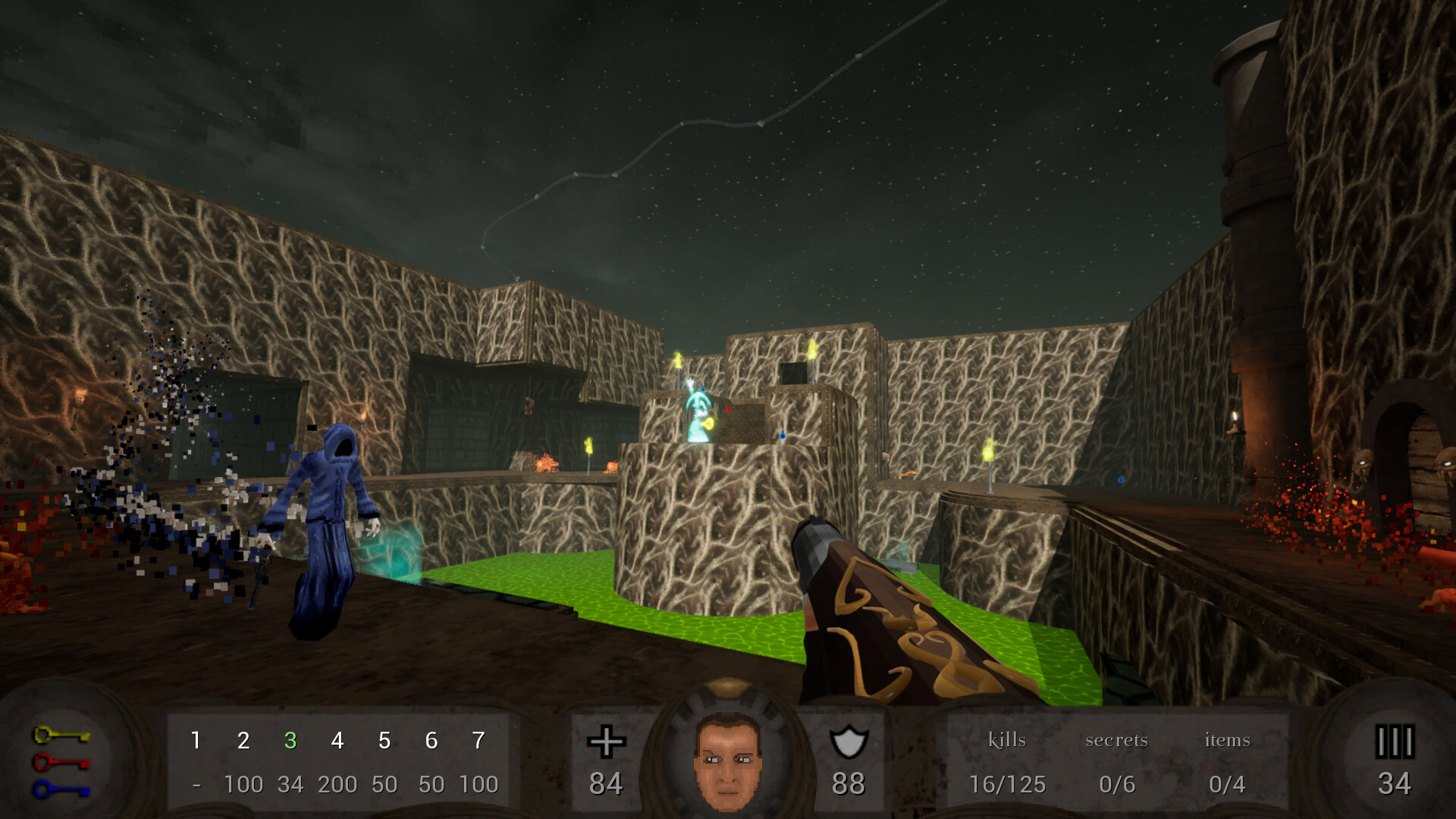Click the player face portrait
Viewport: 1456px width, 819px height.
pos(726,761)
